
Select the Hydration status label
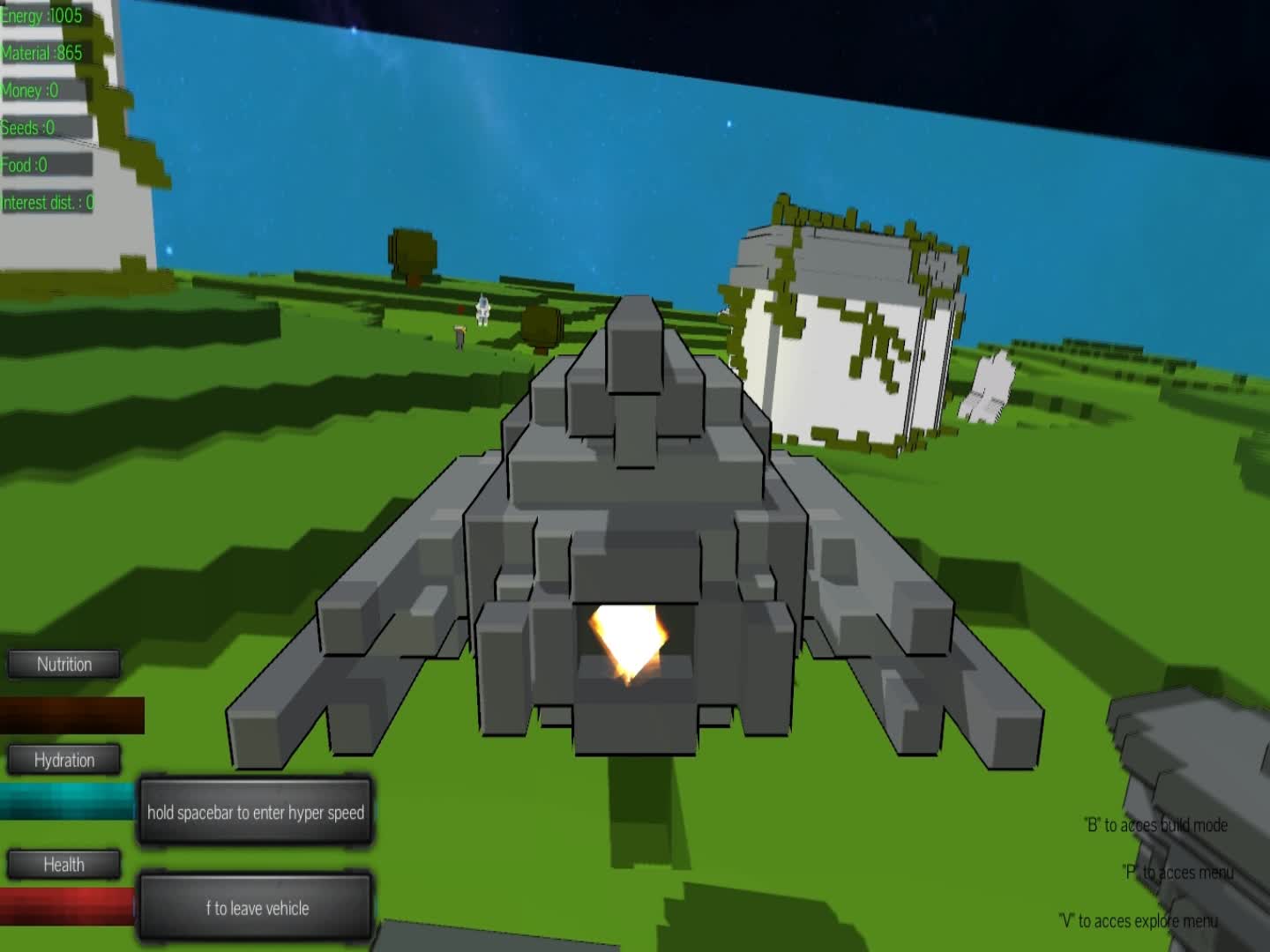tap(65, 759)
